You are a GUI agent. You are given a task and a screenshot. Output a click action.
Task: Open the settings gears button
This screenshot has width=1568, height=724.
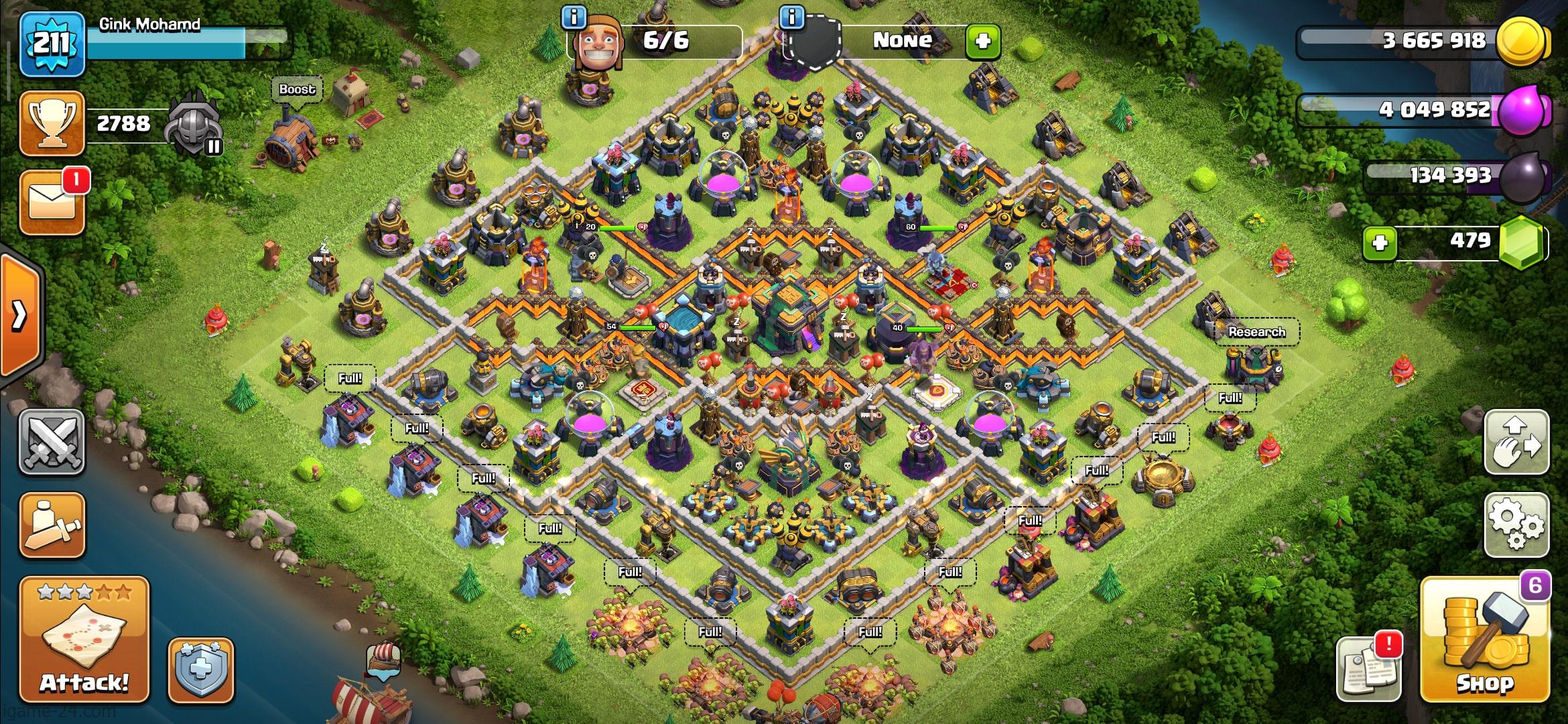[x=1516, y=526]
